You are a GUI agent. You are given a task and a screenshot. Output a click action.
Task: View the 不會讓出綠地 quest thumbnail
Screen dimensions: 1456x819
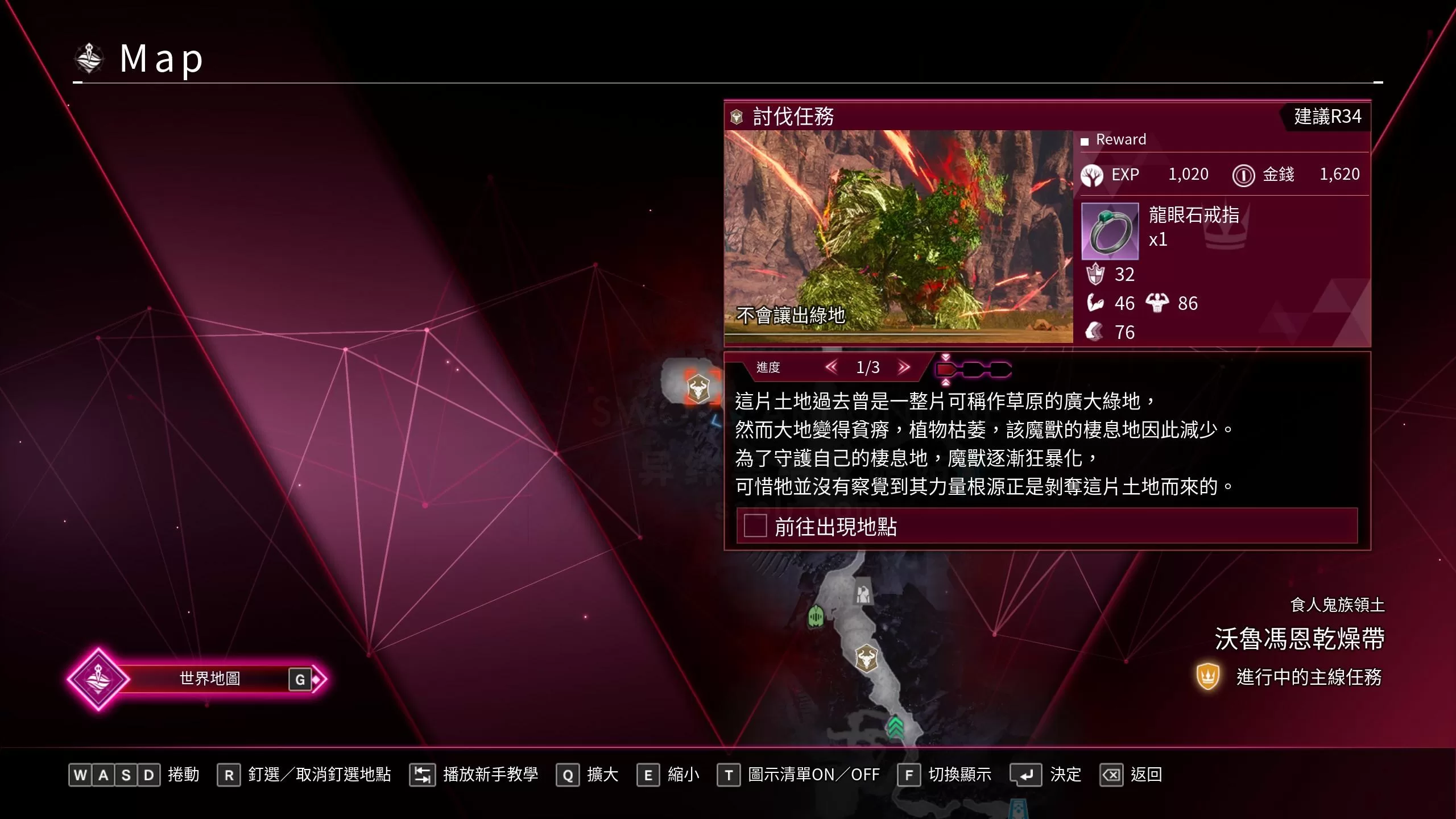tap(898, 236)
